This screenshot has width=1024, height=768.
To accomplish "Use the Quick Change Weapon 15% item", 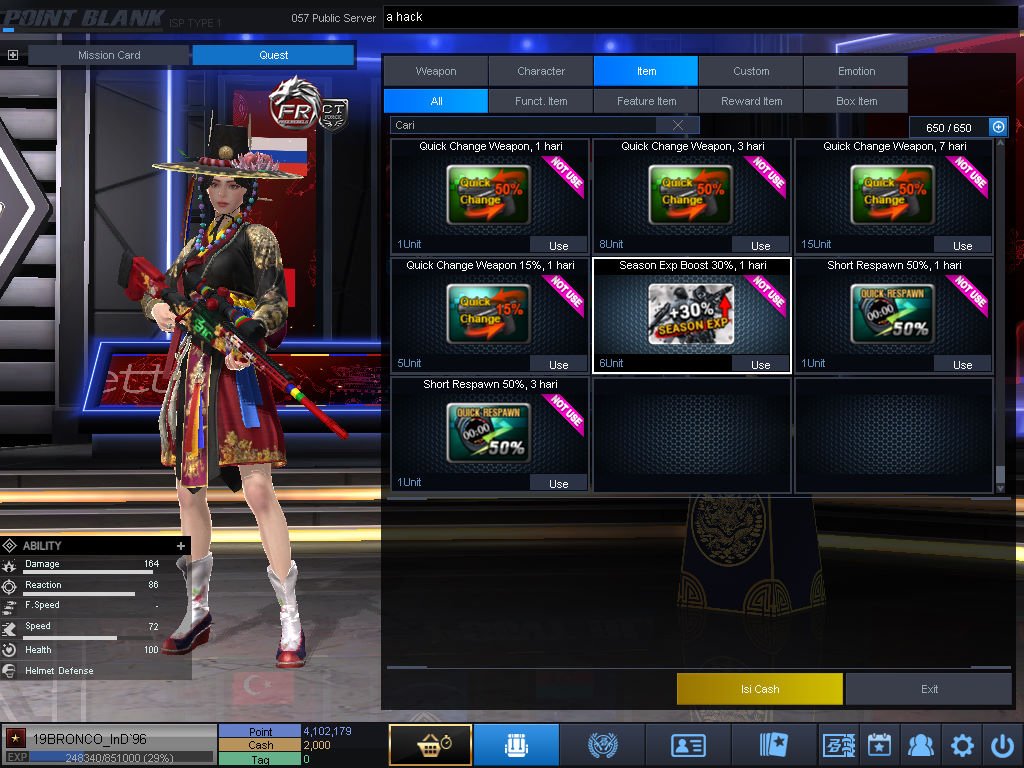I will (x=558, y=365).
